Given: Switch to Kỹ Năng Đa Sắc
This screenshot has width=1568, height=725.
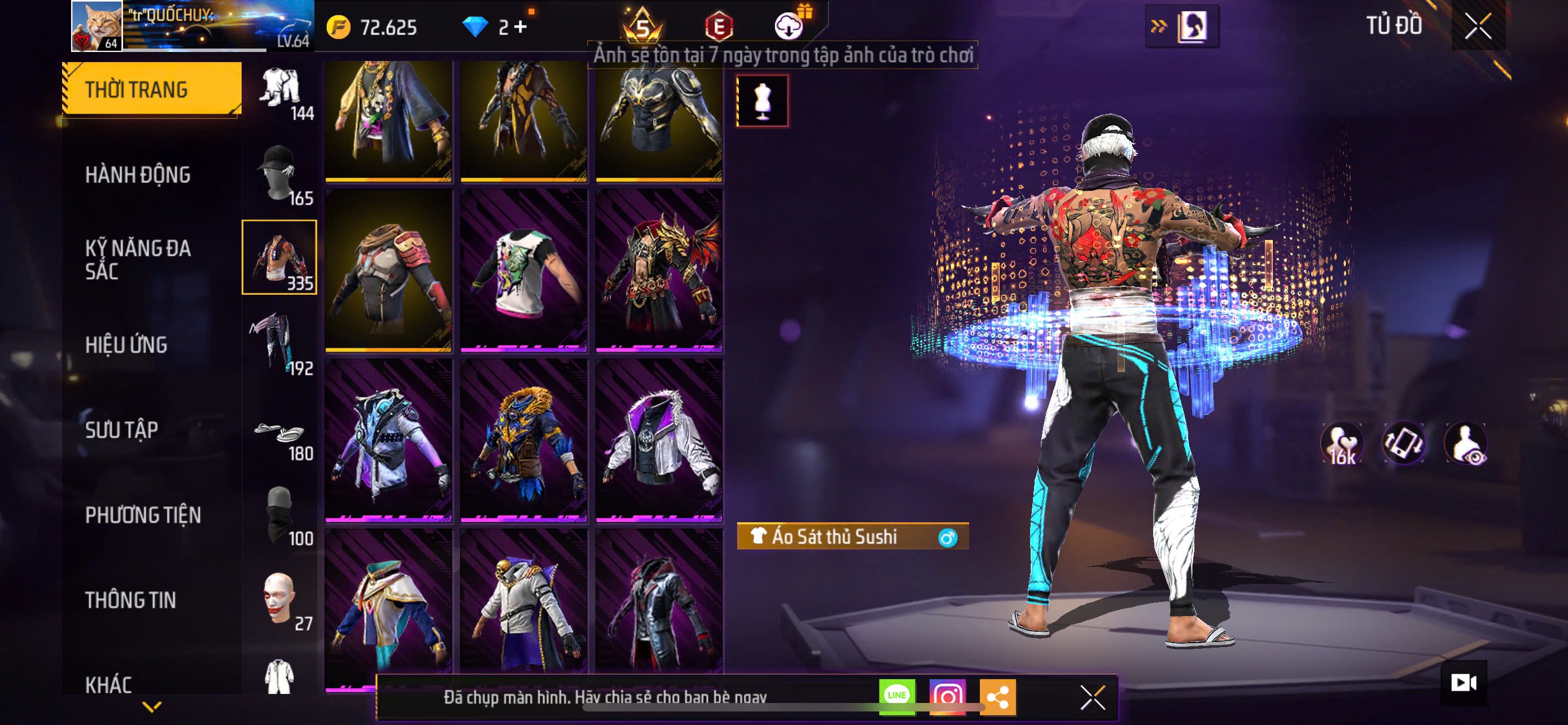Looking at the screenshot, I should [138, 259].
